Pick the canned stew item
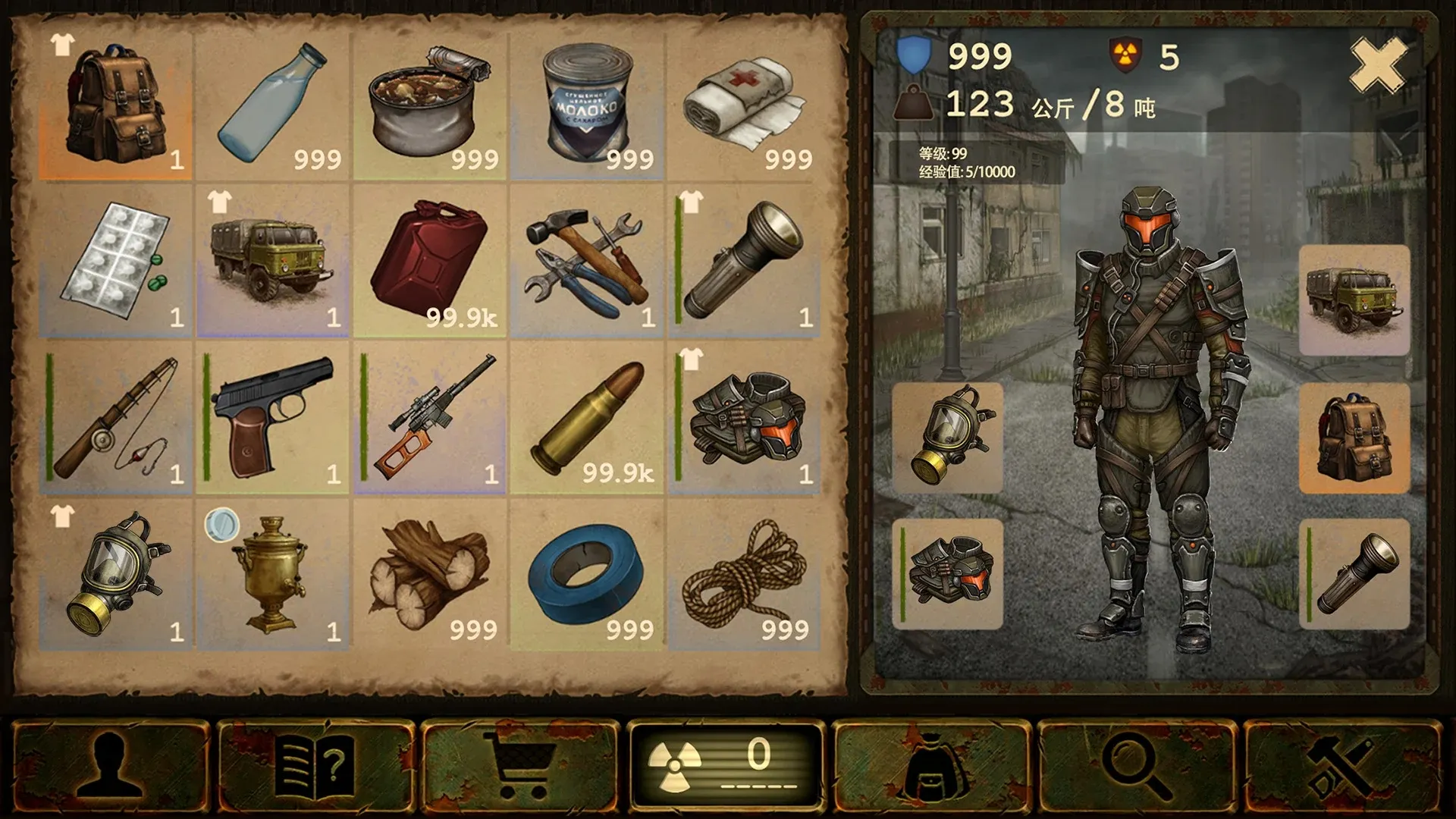Viewport: 1456px width, 819px height. click(430, 105)
